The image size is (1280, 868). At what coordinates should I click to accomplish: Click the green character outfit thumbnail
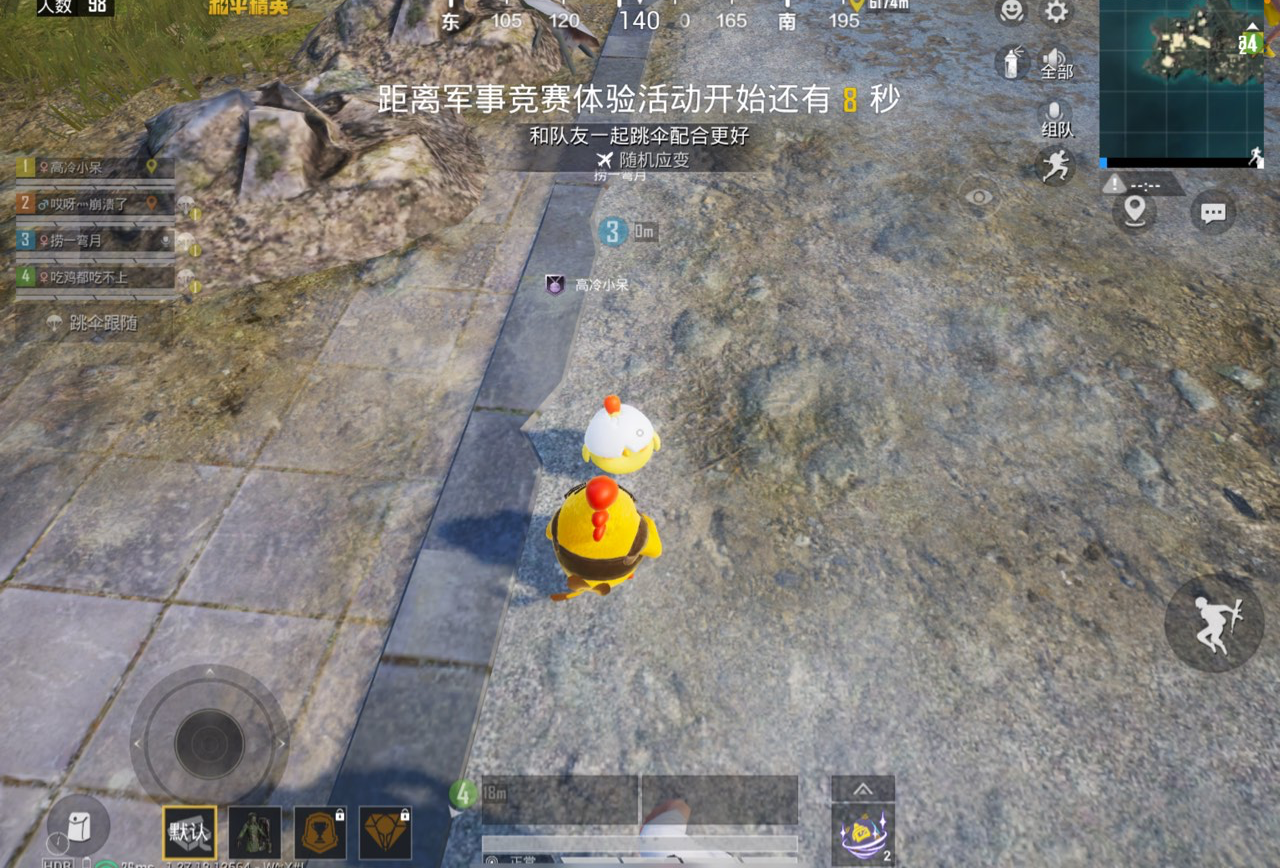tap(254, 832)
